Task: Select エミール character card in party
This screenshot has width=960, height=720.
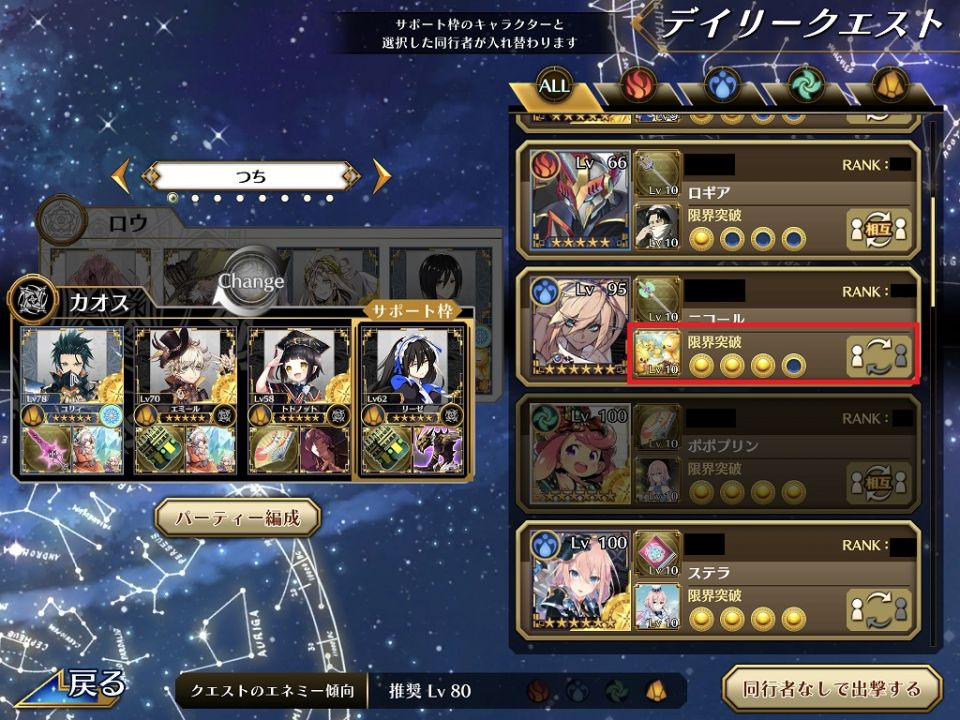Action: pyautogui.click(x=185, y=400)
